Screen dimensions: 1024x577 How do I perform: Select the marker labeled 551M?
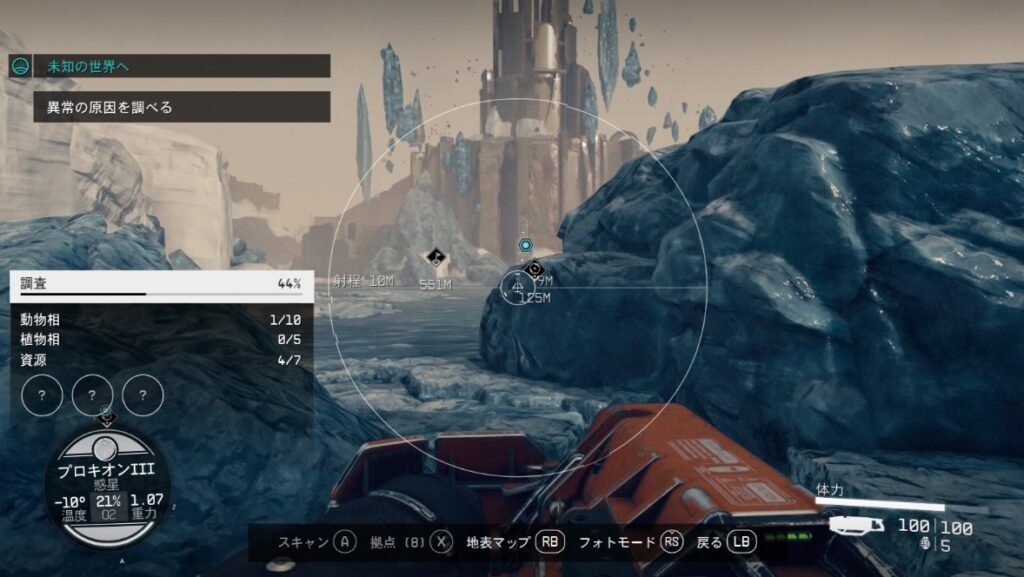[x=435, y=260]
